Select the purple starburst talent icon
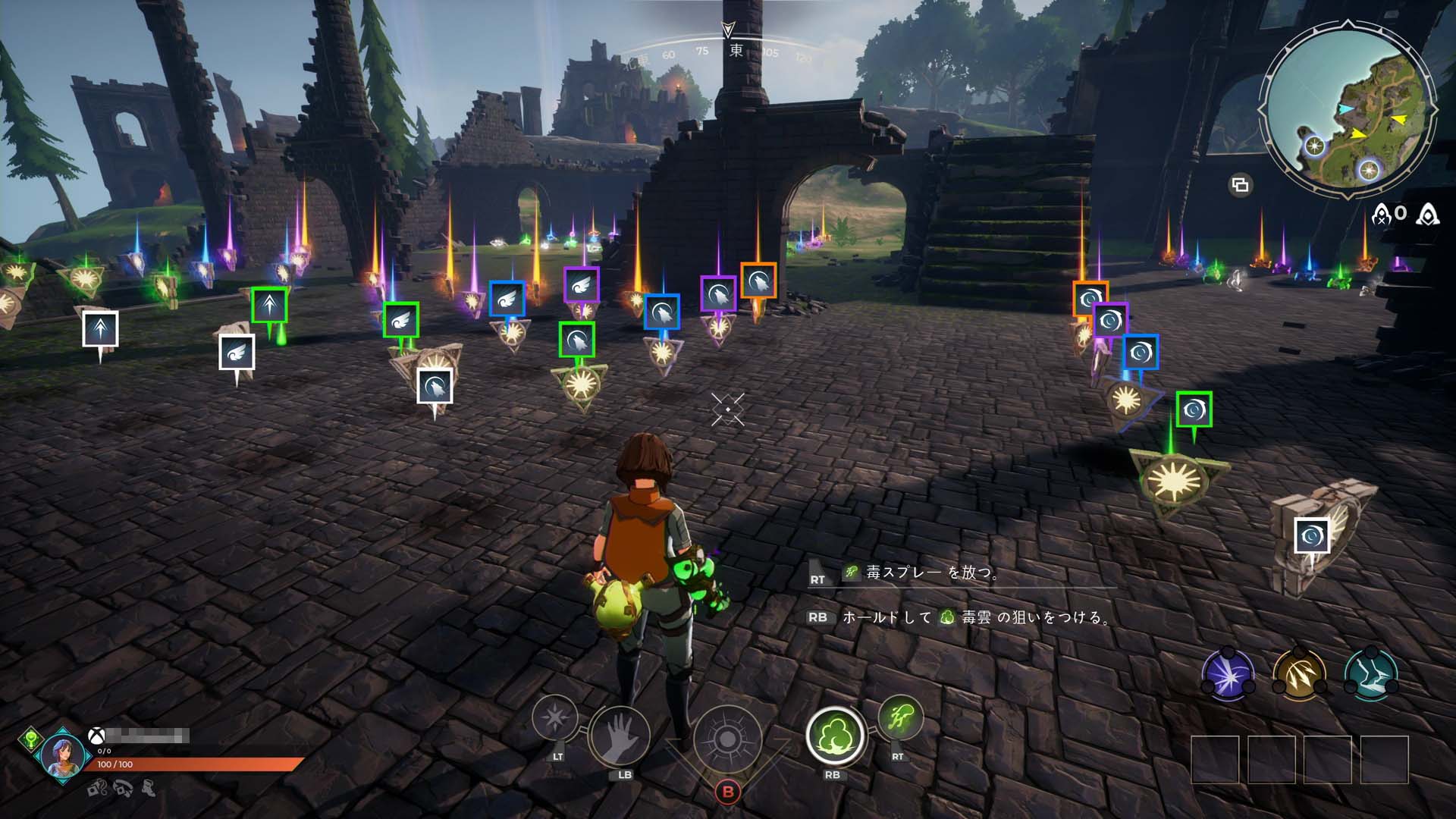This screenshot has width=1456, height=819. coord(1227,673)
